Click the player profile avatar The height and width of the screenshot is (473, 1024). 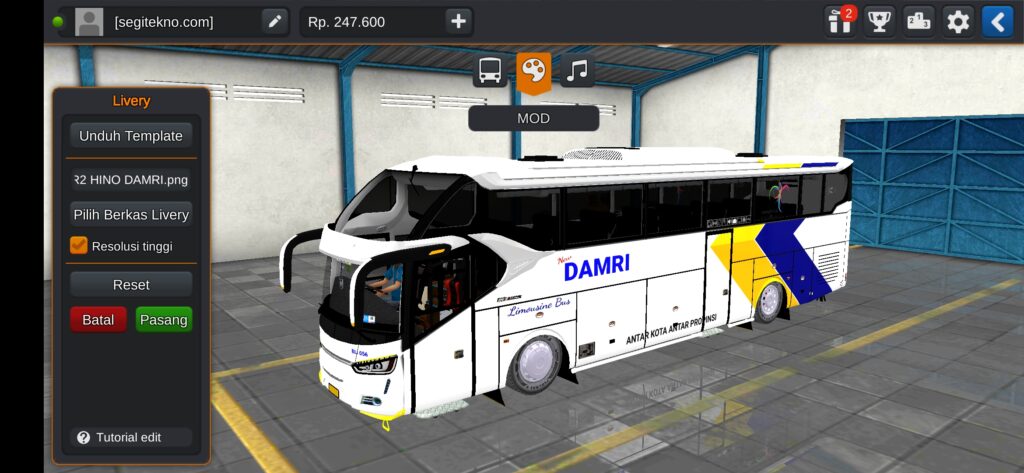point(89,22)
